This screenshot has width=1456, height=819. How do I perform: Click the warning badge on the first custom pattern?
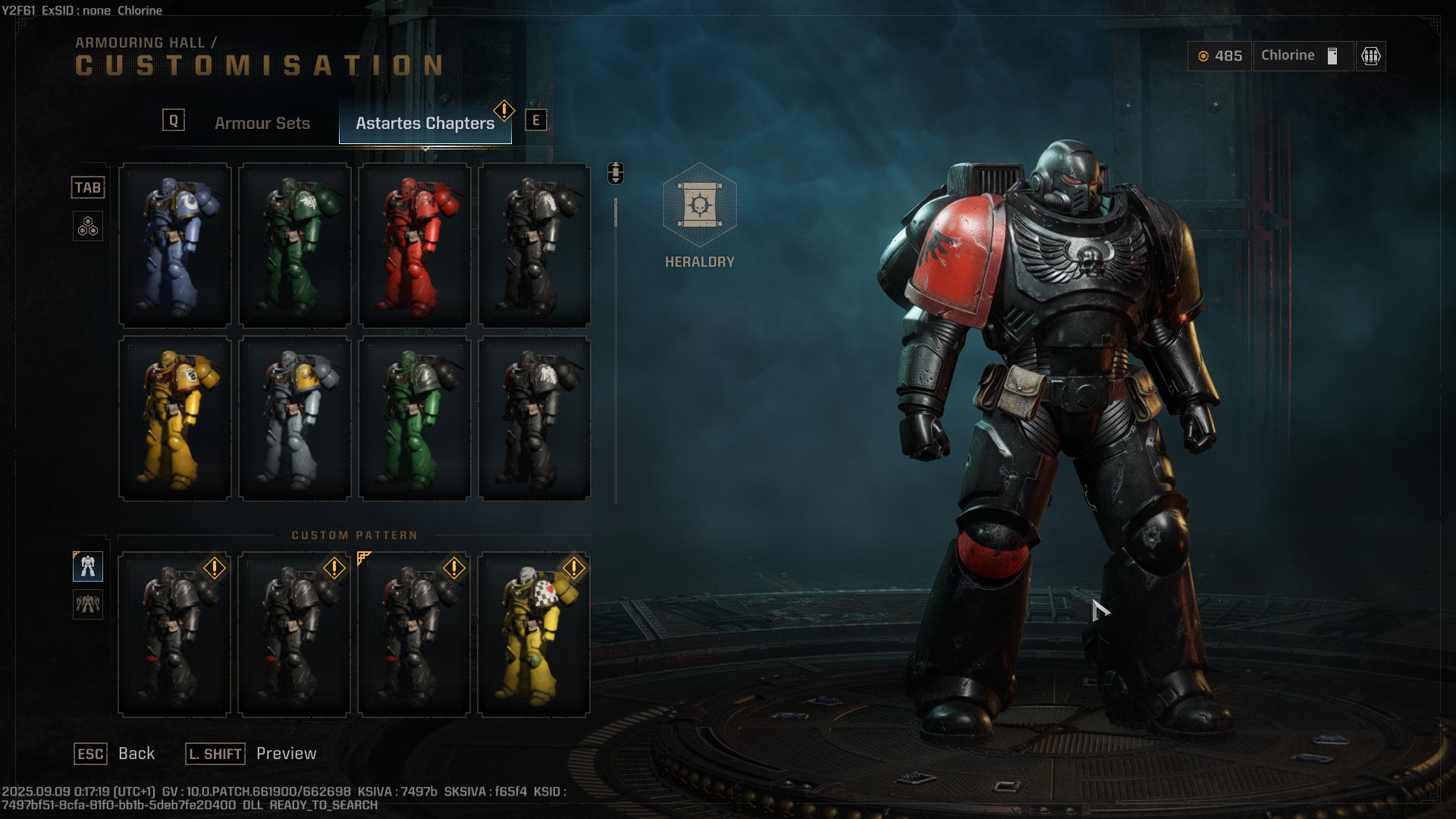tap(214, 567)
